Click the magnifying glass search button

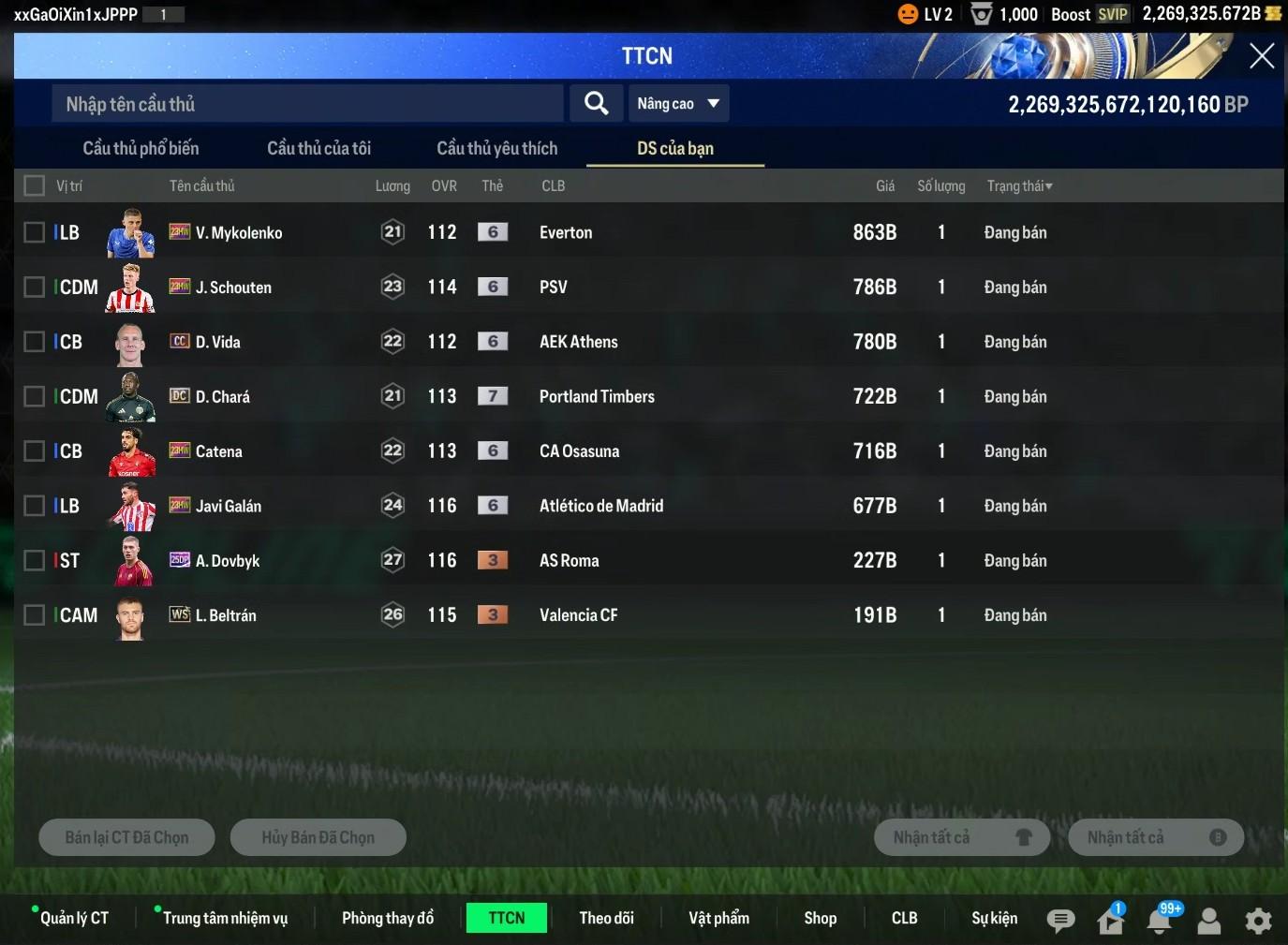click(597, 103)
